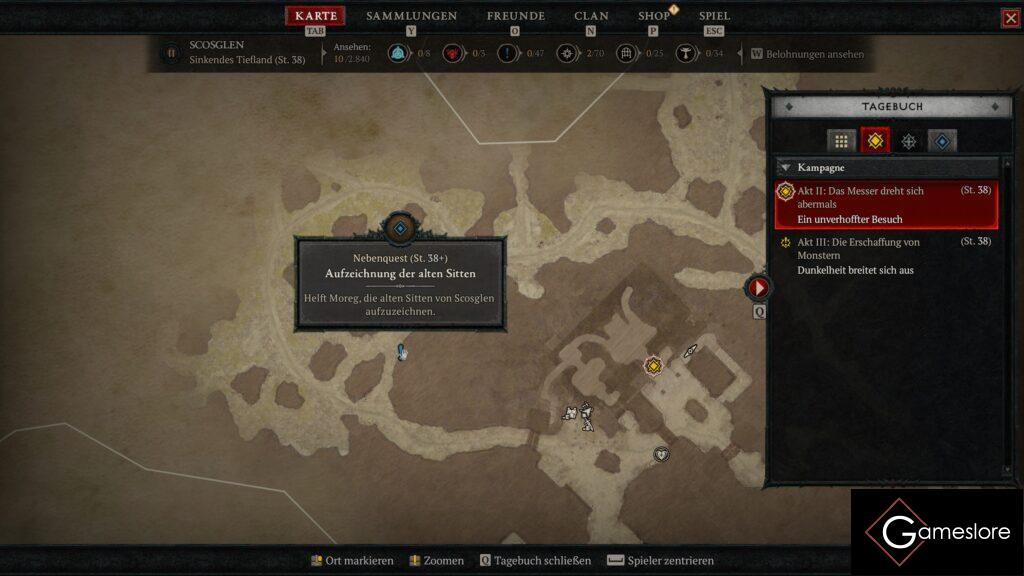Screen dimensions: 1024x576
Task: Switch to the blue side quest filter
Action: pyautogui.click(x=942, y=141)
